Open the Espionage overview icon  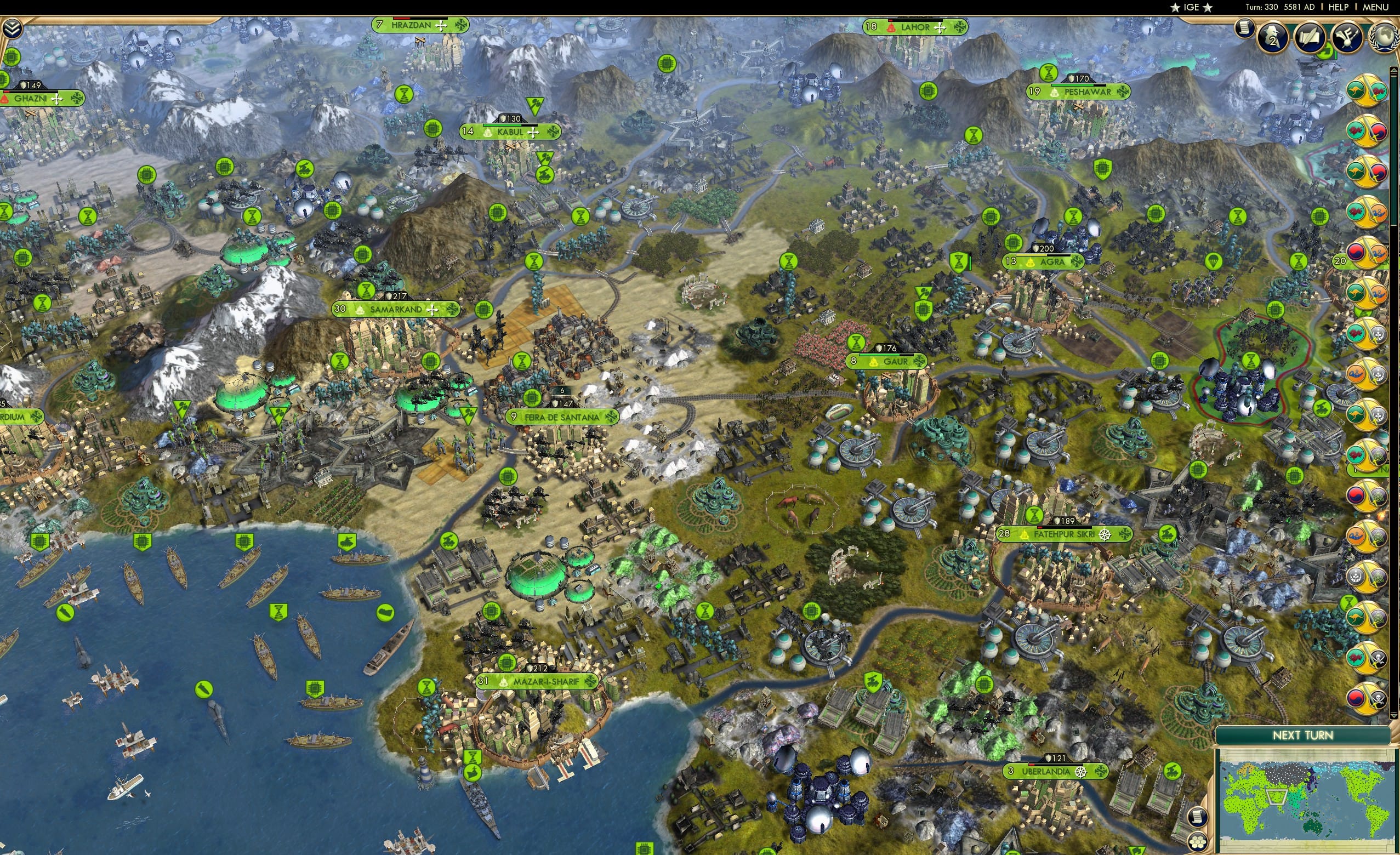(1273, 38)
